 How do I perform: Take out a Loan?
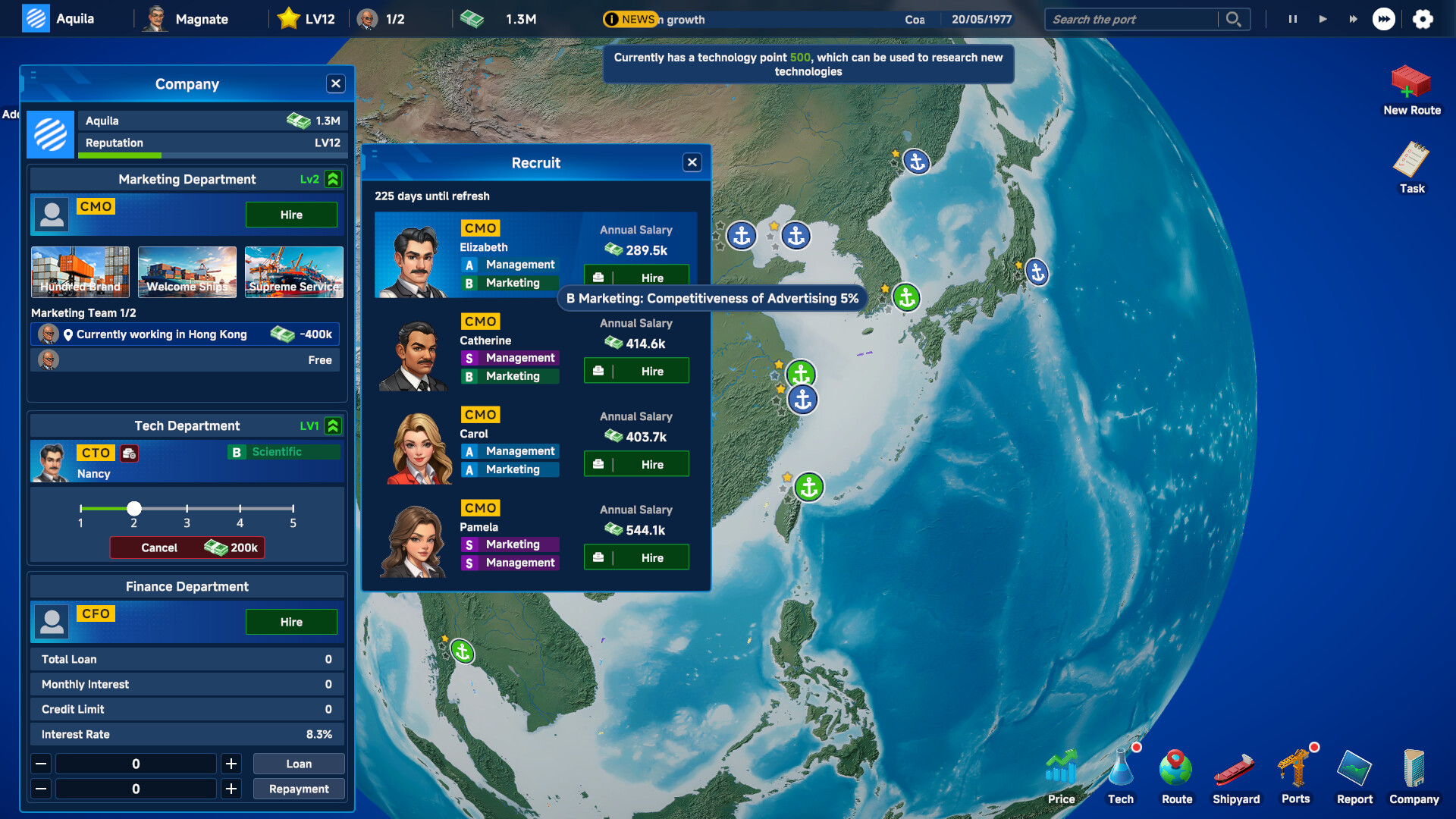[299, 764]
